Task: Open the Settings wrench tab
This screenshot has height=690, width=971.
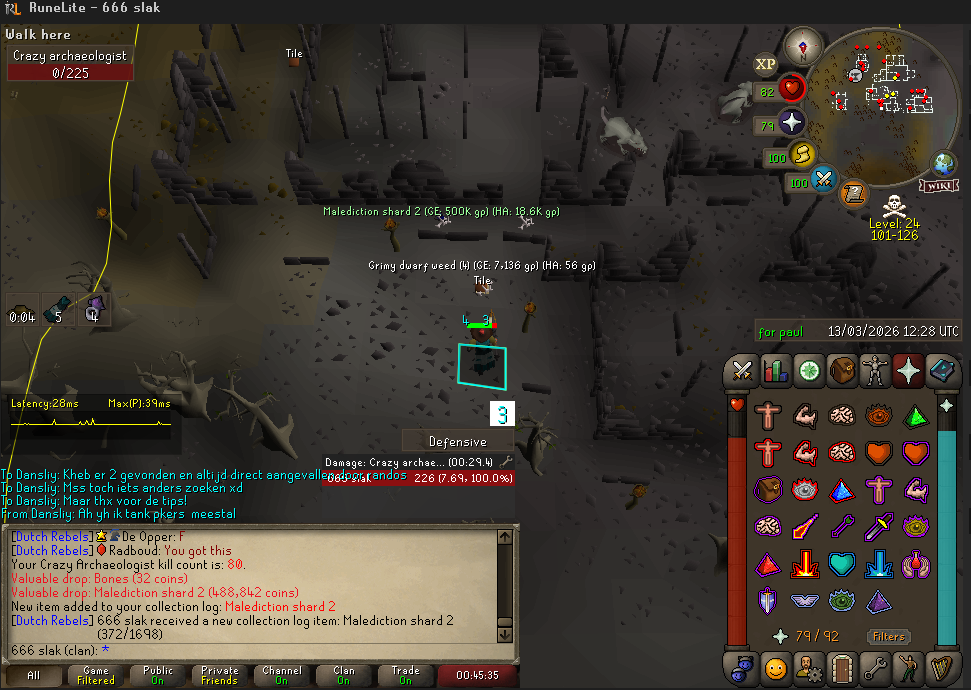Action: (875, 667)
